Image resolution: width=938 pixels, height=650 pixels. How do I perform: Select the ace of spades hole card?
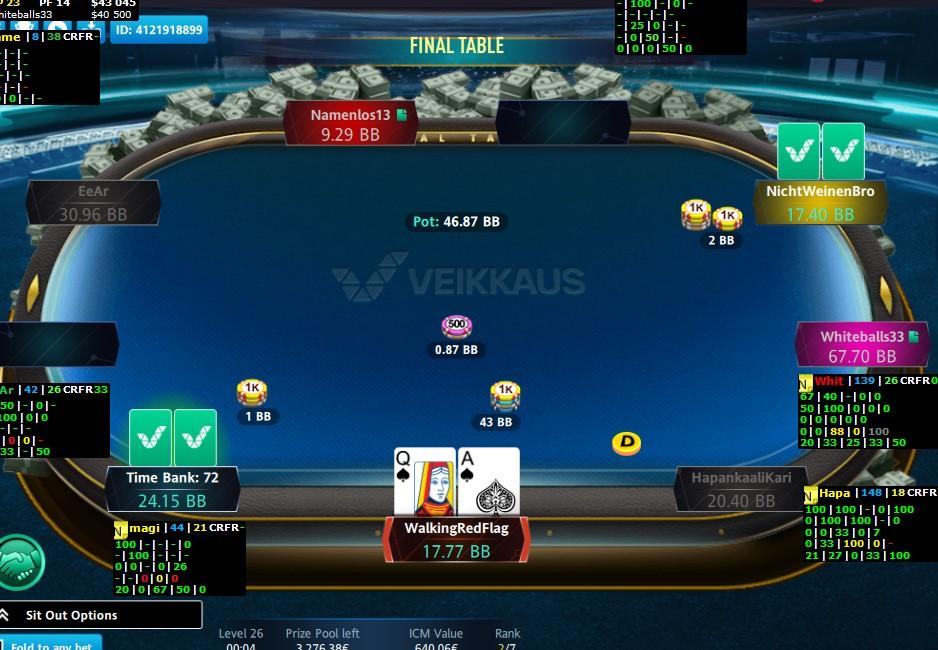tap(489, 483)
